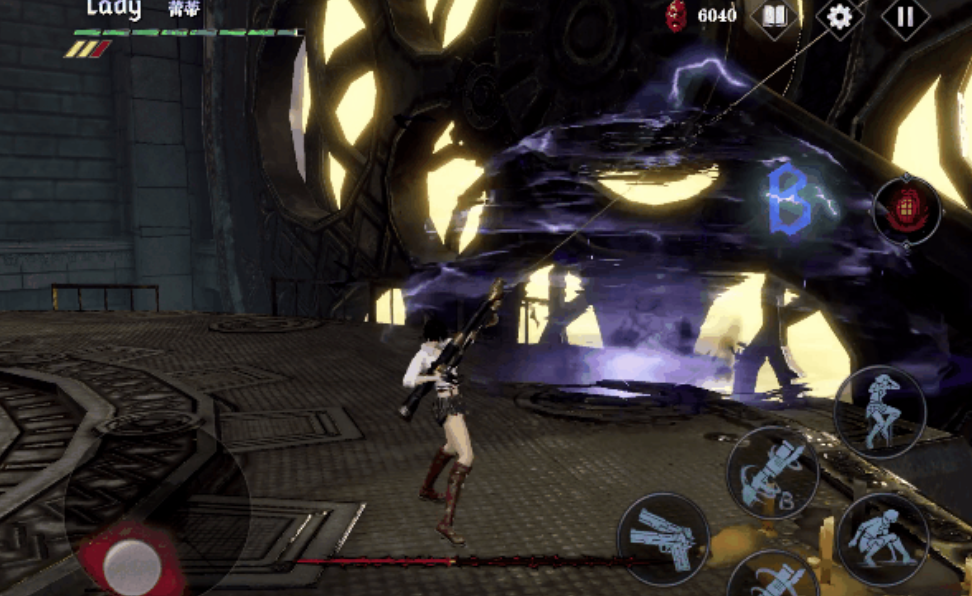Open the gear settings menu
The image size is (972, 596).
point(840,17)
